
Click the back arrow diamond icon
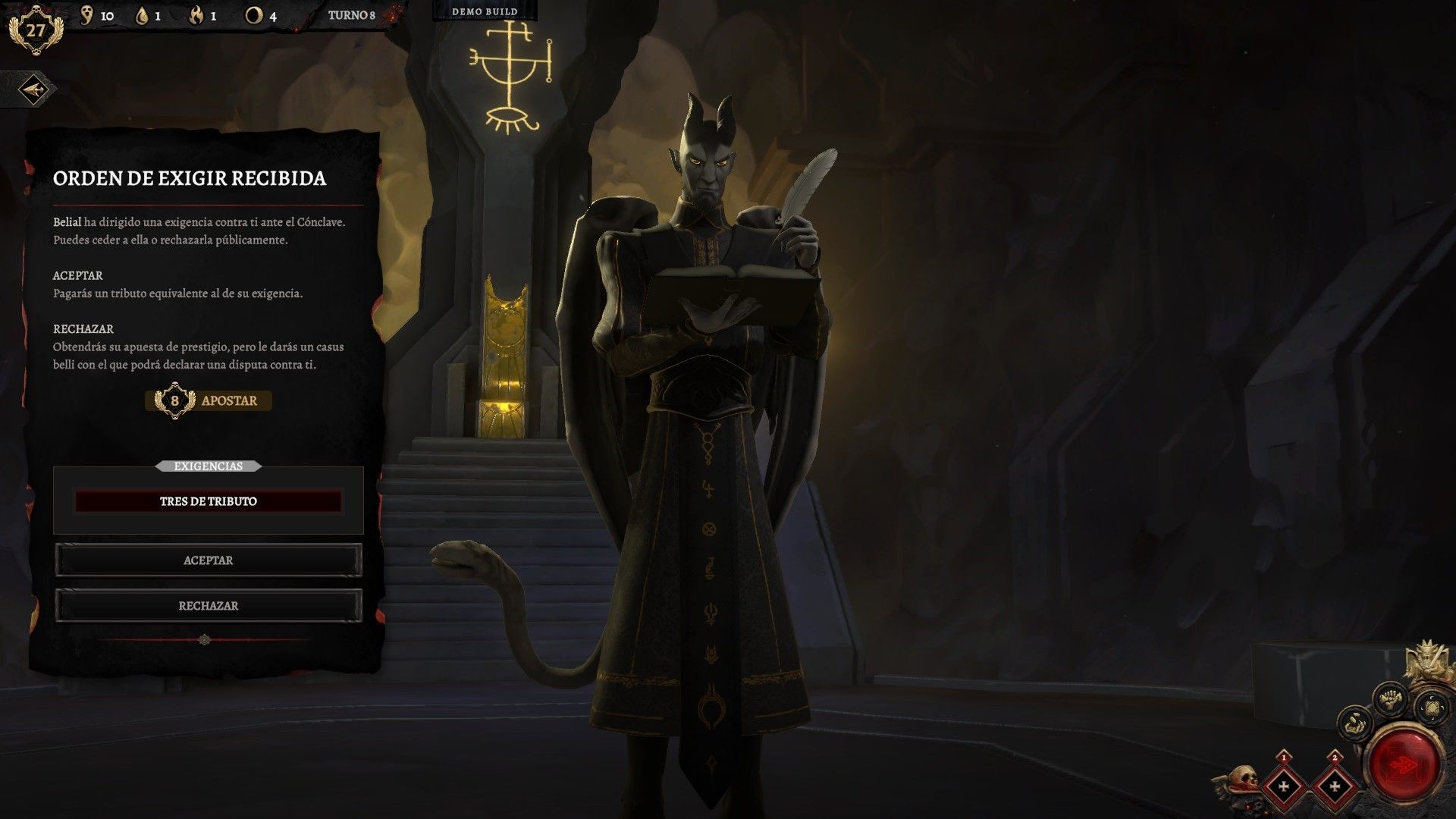point(33,90)
